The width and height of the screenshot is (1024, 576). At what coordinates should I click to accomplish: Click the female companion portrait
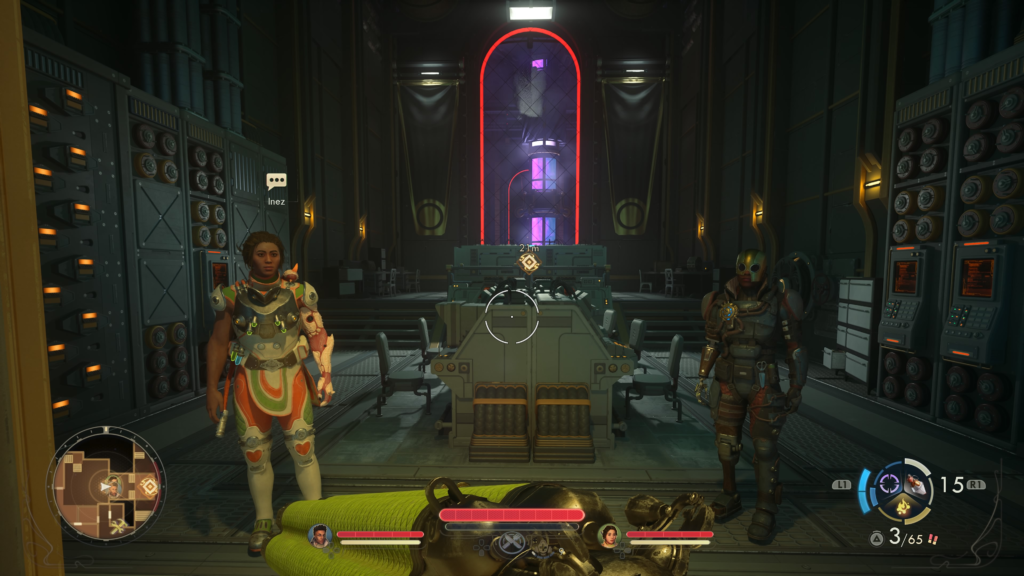(x=608, y=536)
